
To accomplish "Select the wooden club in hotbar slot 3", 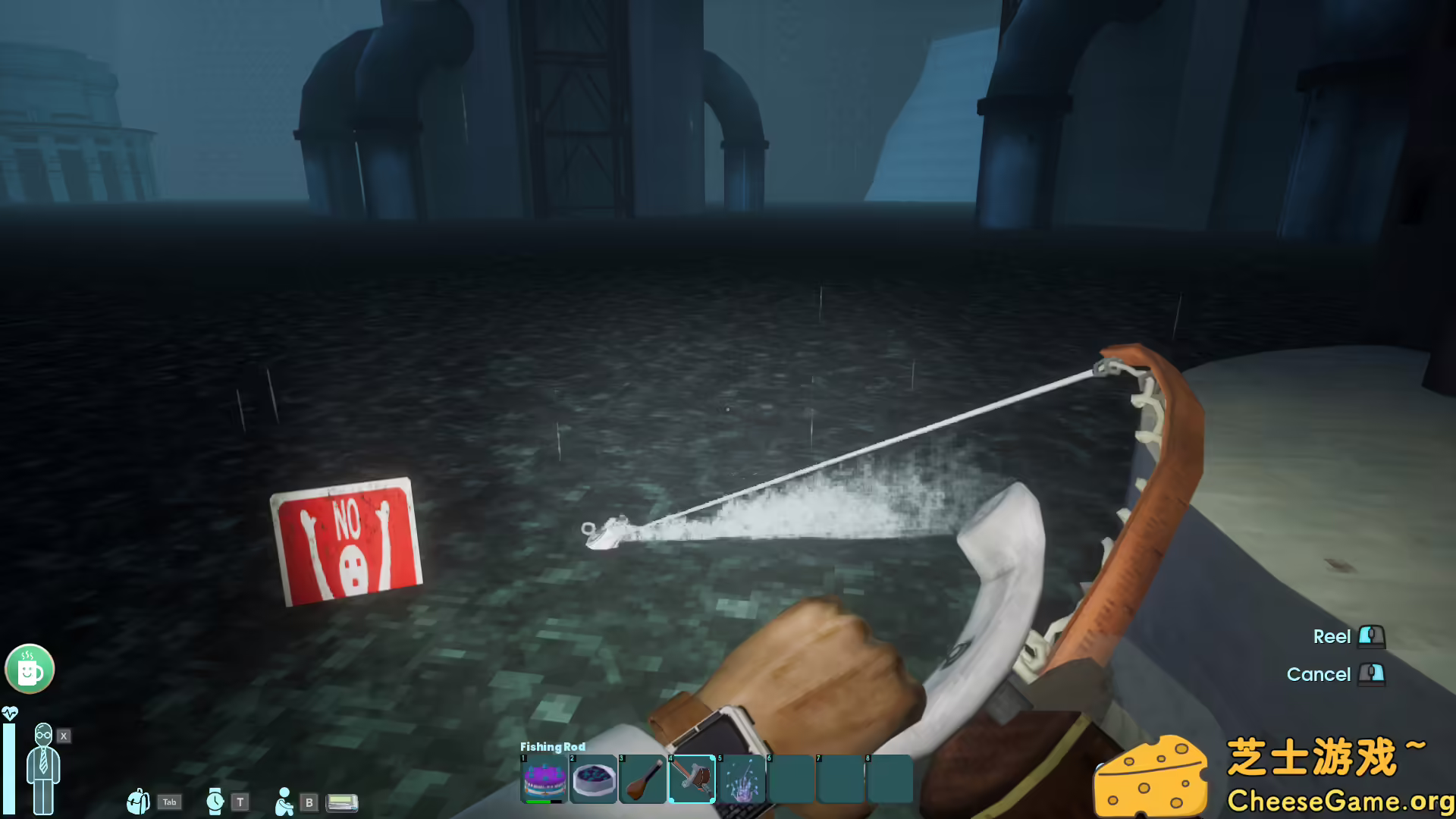I will [x=644, y=777].
